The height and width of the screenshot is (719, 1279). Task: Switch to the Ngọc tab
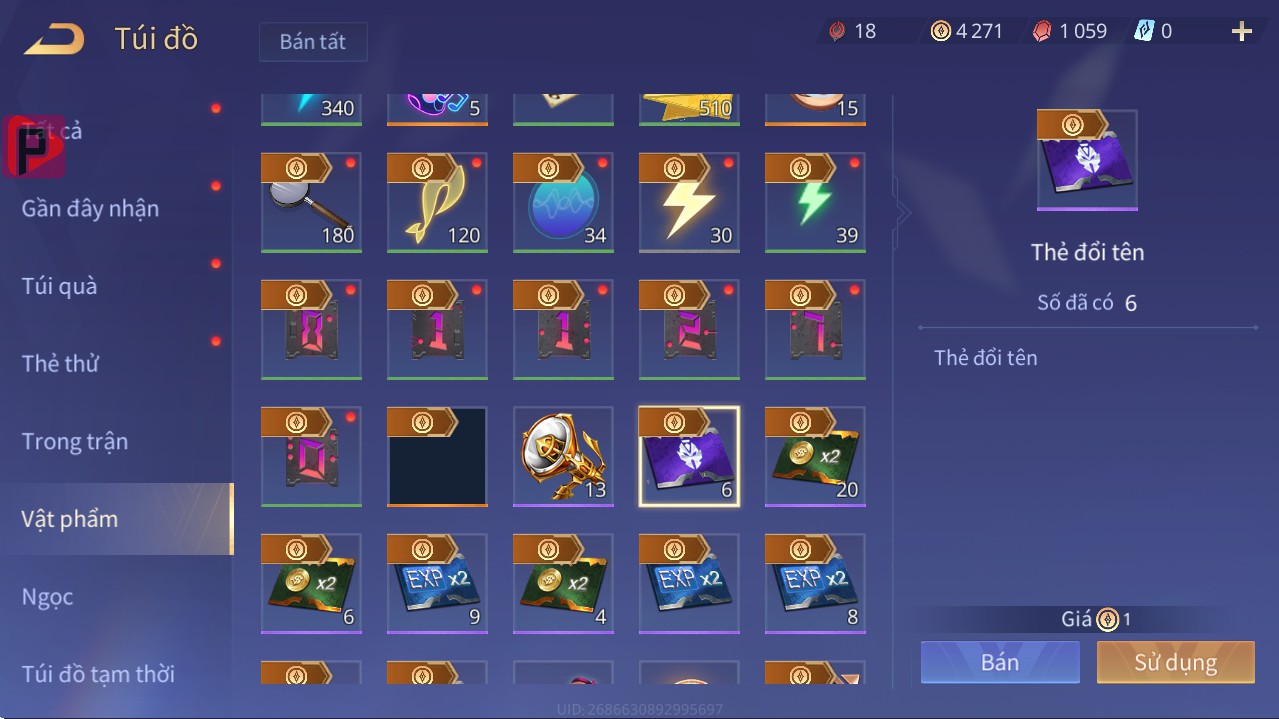point(48,597)
